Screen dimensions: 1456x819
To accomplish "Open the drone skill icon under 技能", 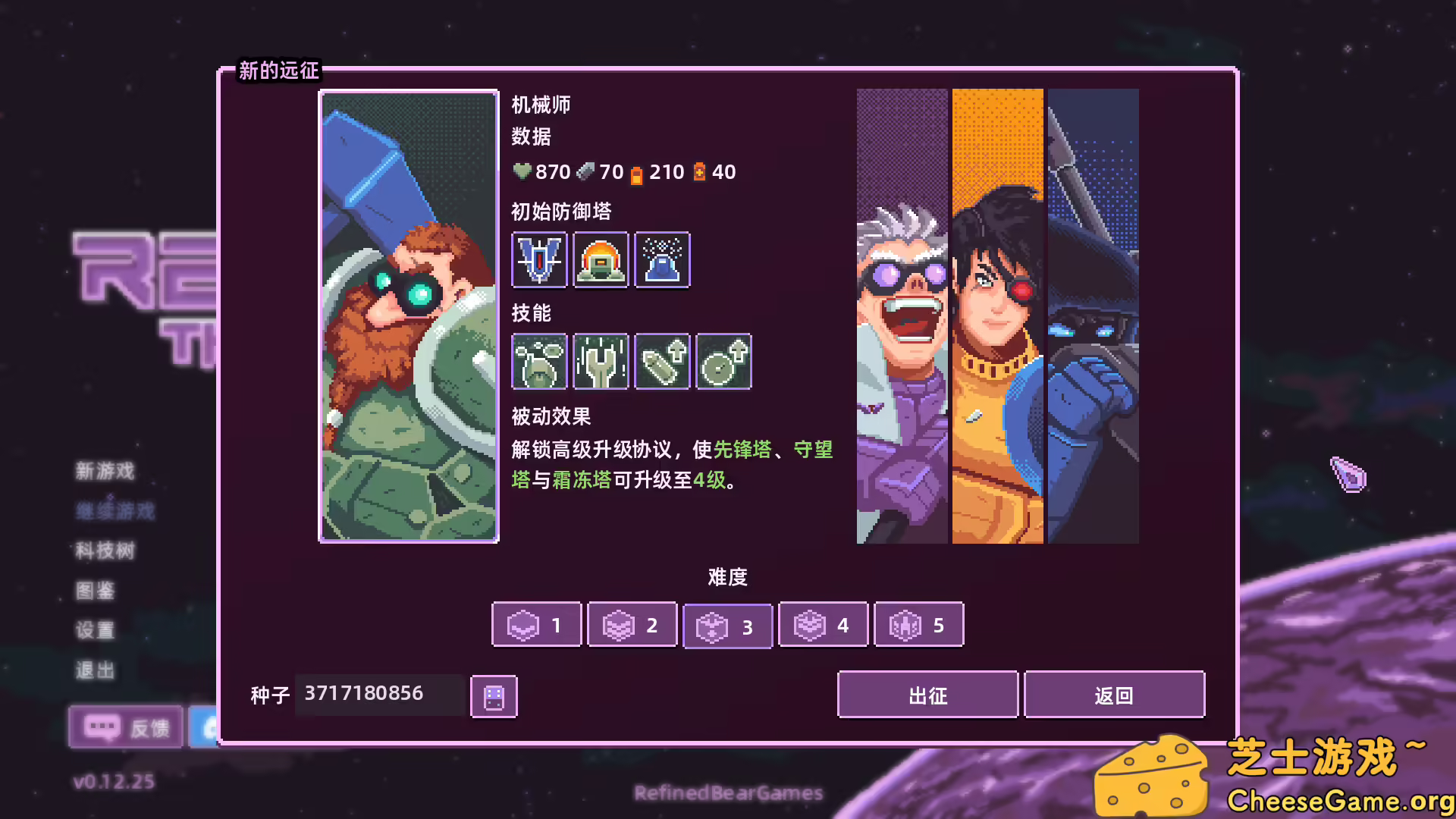I will pyautogui.click(x=538, y=362).
